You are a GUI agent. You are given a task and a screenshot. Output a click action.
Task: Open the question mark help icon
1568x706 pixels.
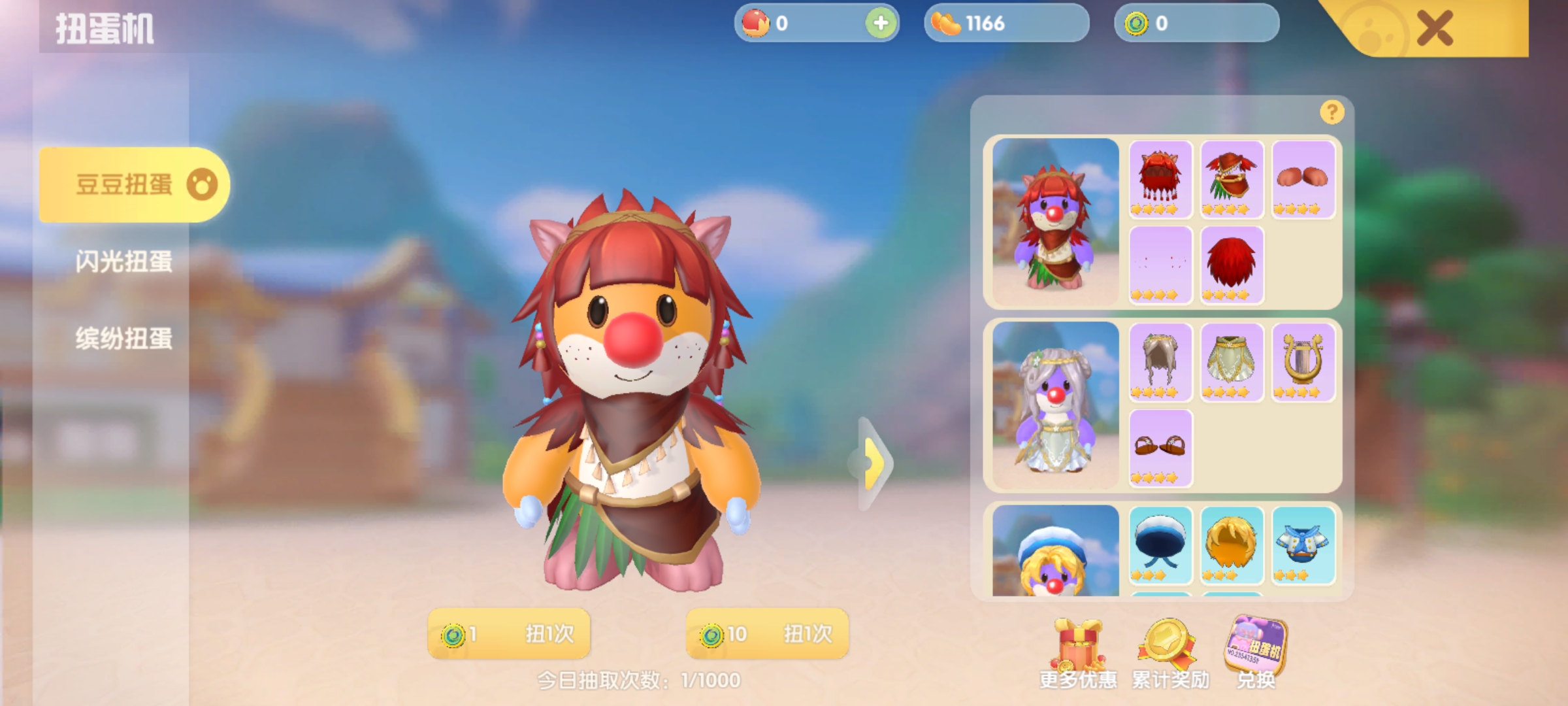tap(1331, 112)
